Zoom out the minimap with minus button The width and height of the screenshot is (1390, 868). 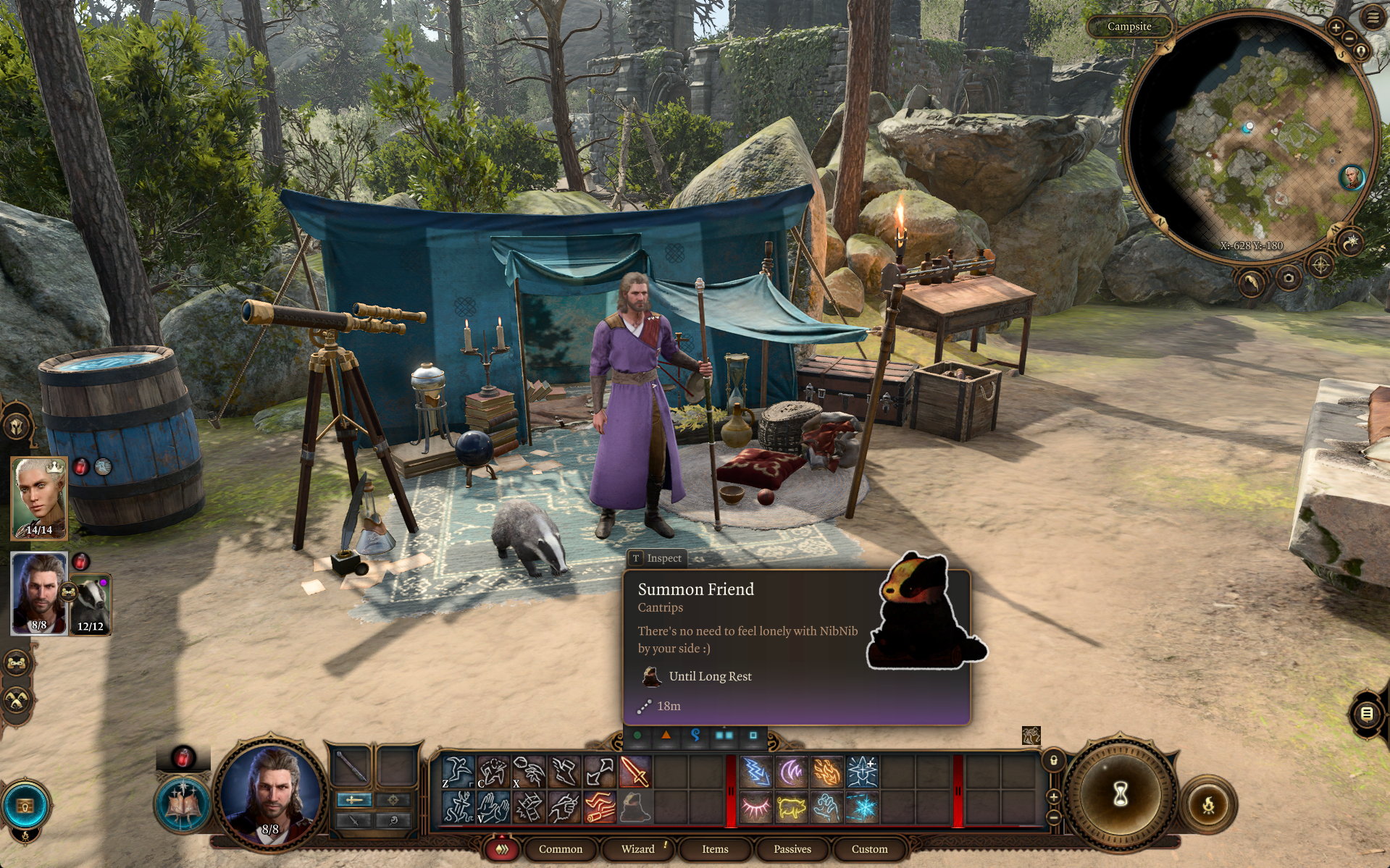tap(1349, 38)
